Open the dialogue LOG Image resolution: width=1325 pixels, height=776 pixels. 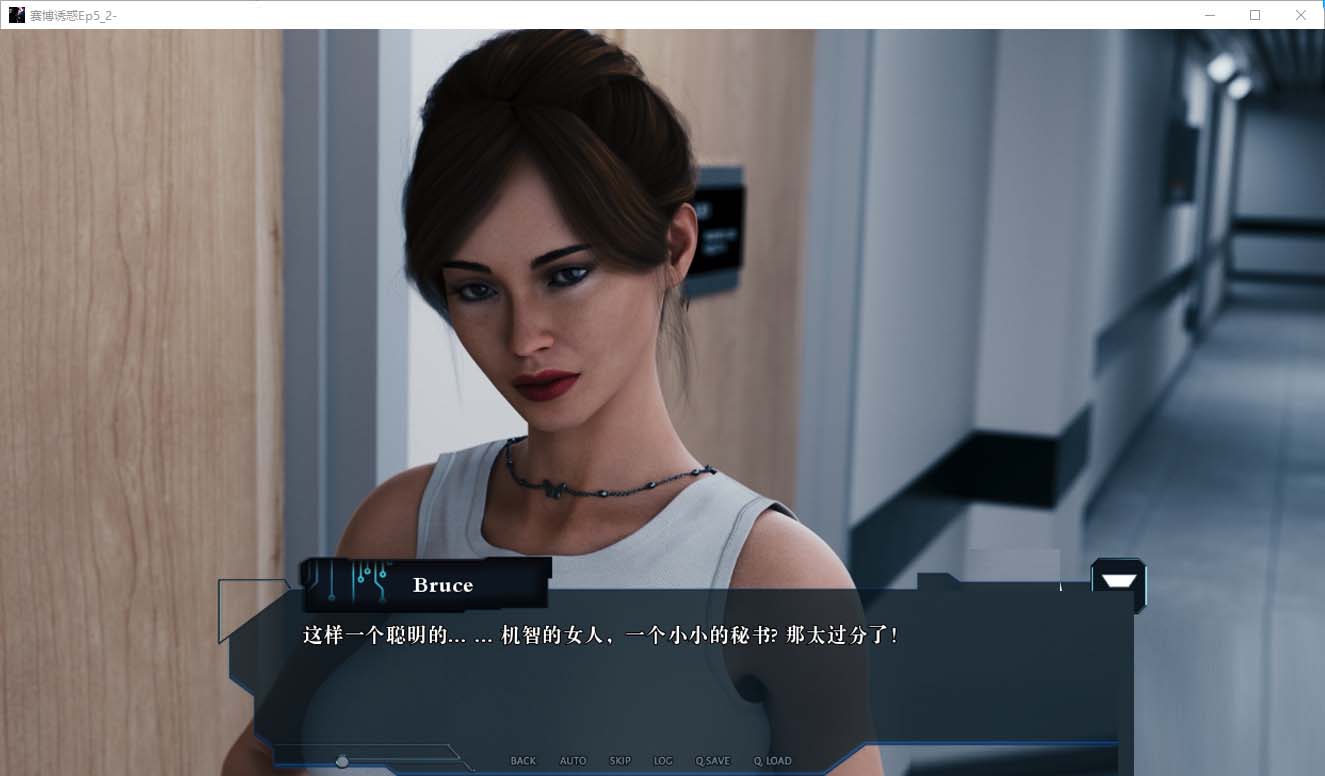[663, 761]
